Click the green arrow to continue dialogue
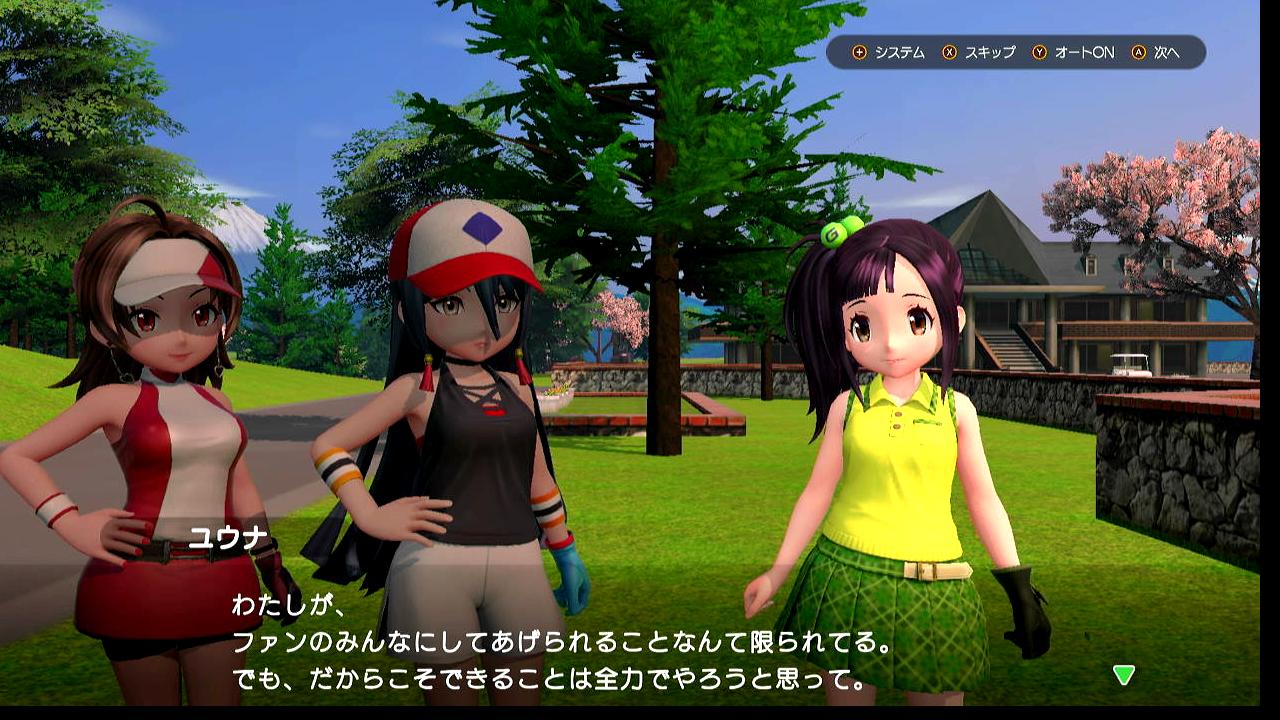1280x720 pixels. point(1124,675)
